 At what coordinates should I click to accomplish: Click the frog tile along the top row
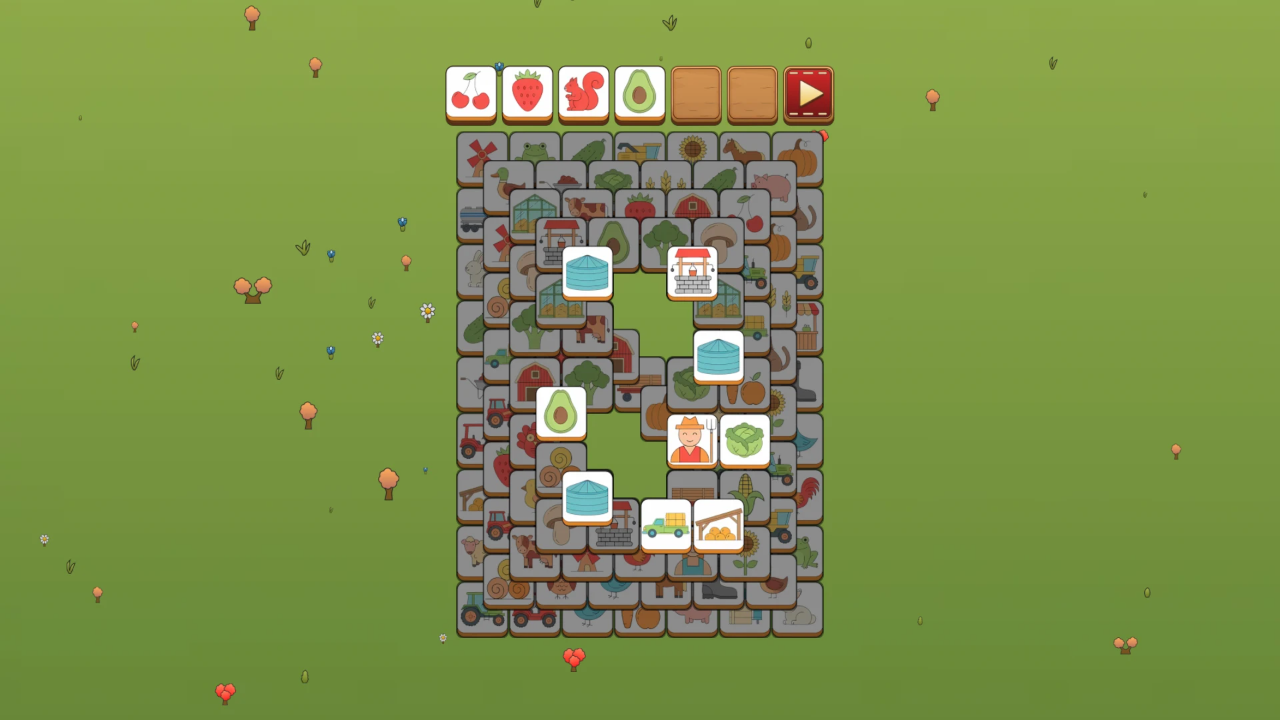pyautogui.click(x=531, y=150)
